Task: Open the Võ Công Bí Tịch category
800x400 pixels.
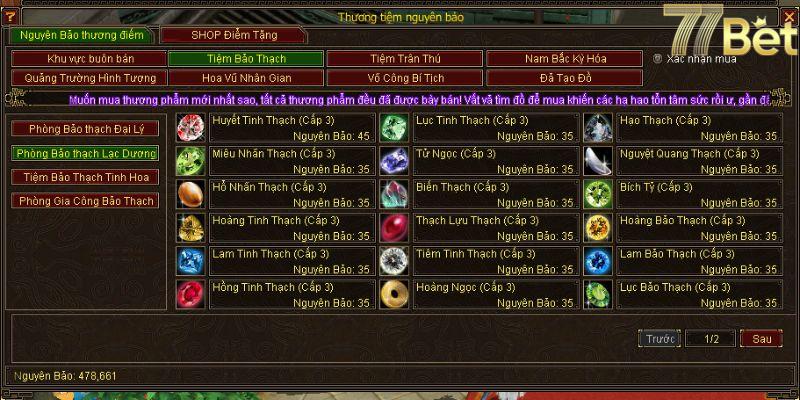Action: click(404, 77)
